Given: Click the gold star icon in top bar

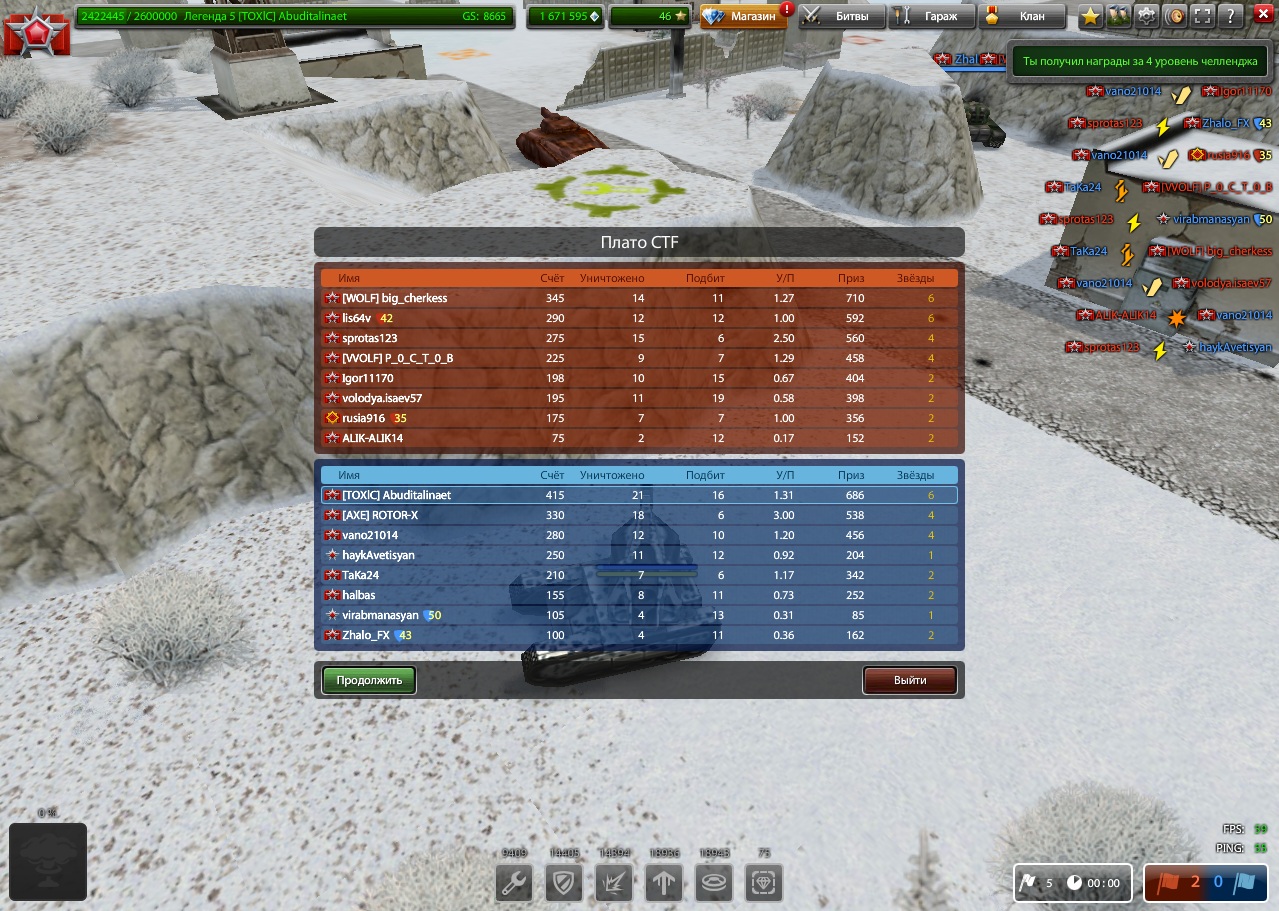Looking at the screenshot, I should click(x=1091, y=16).
